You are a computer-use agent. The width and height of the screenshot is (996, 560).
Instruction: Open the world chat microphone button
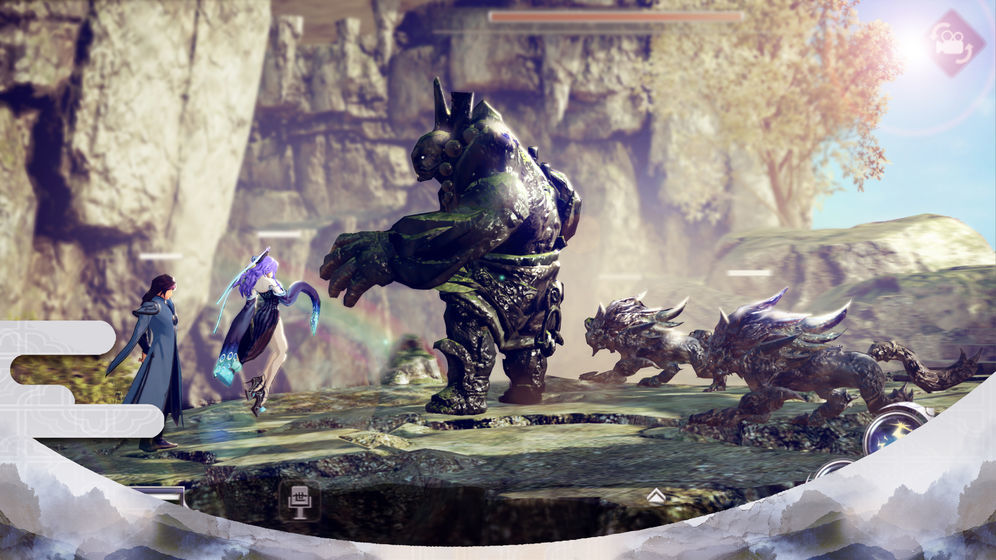(298, 499)
